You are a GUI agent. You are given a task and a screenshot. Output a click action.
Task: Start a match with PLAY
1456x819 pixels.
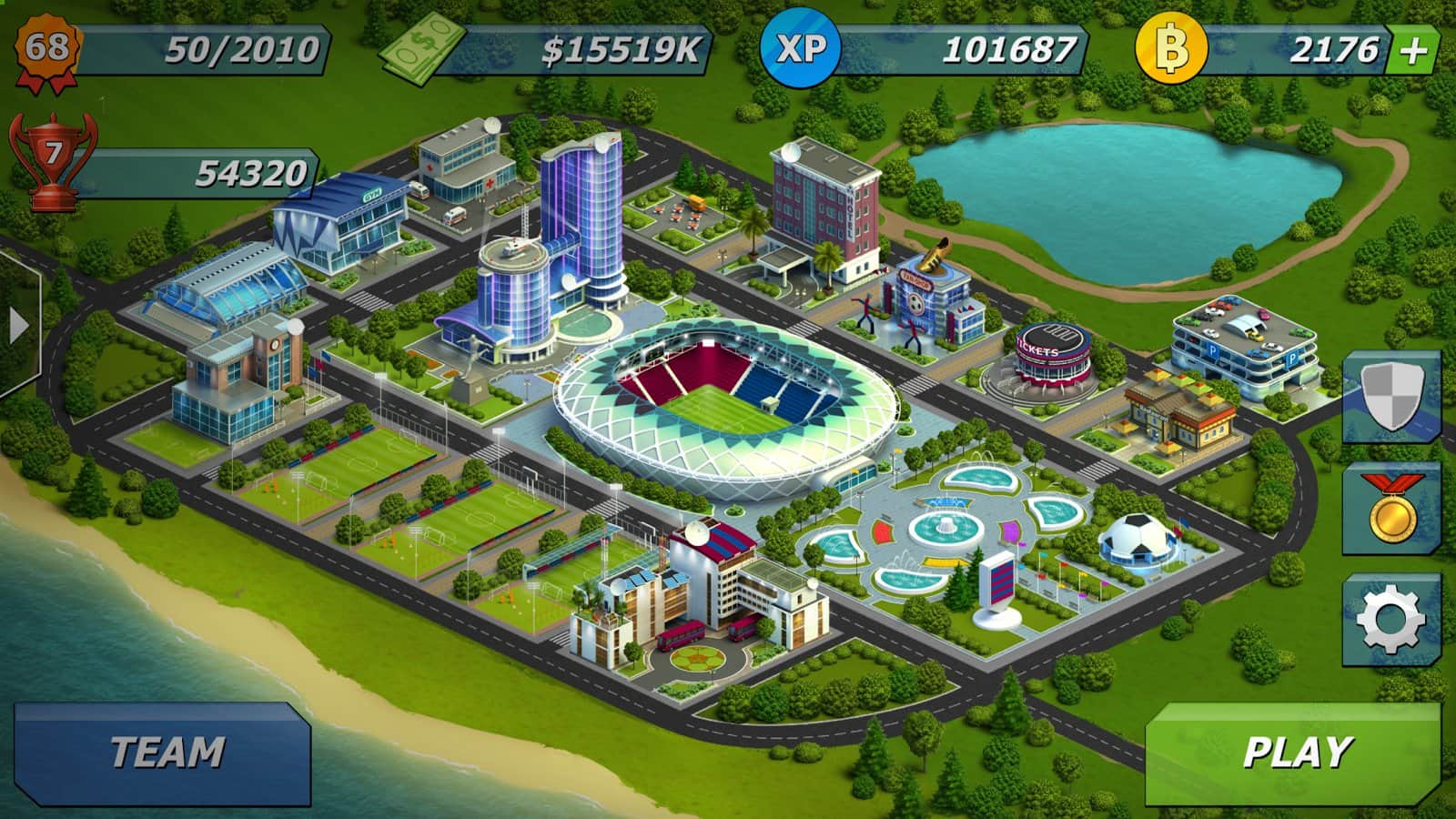click(x=1294, y=753)
